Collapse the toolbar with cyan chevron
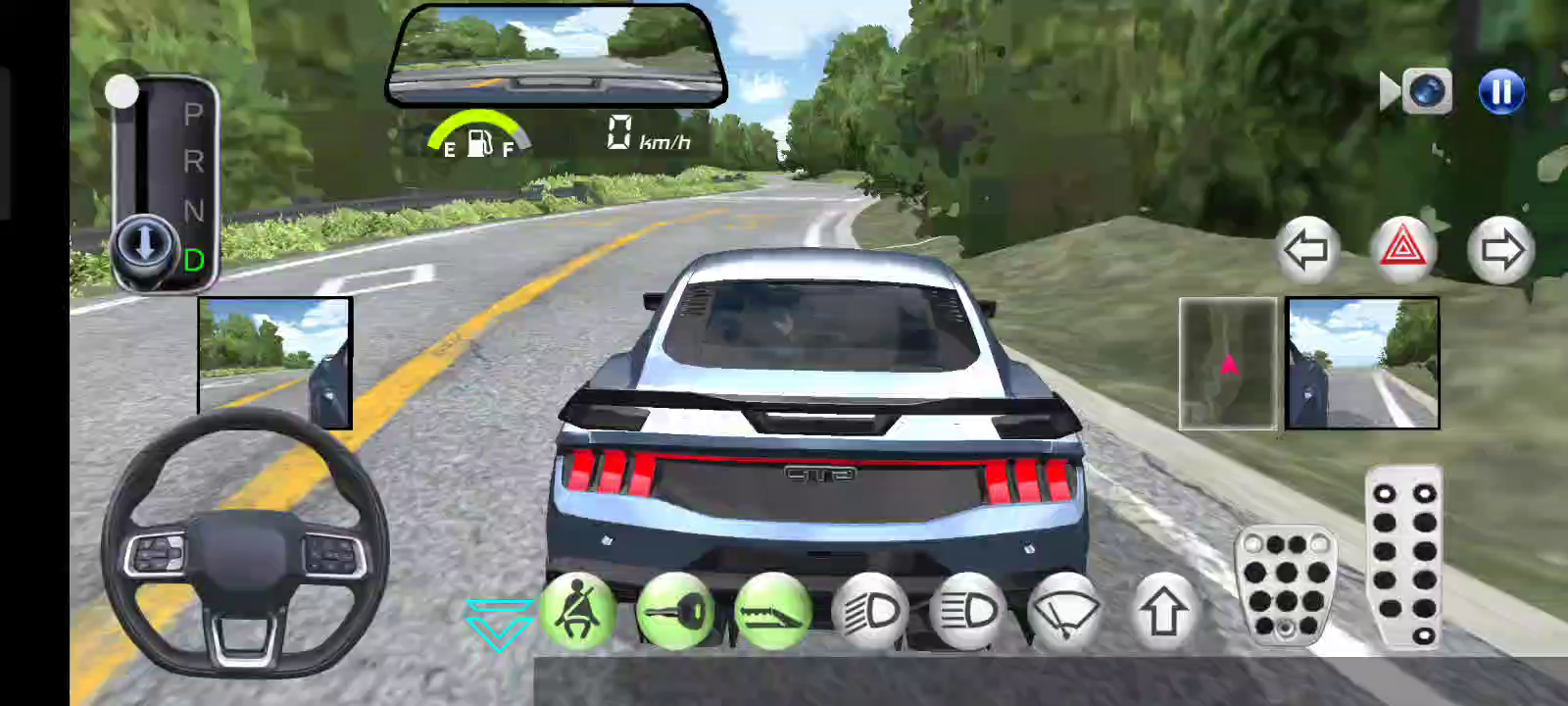Image resolution: width=1568 pixels, height=706 pixels. pyautogui.click(x=499, y=624)
